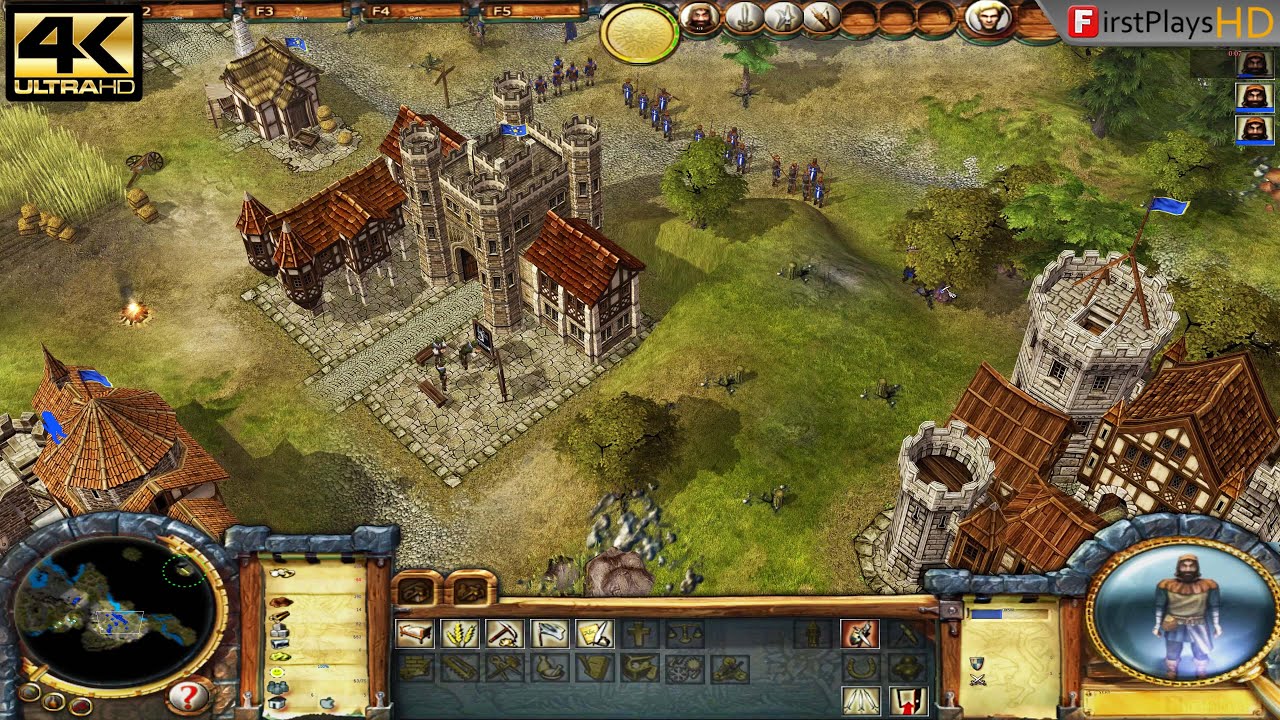1280x720 pixels.
Task: Toggle the leftmost round filter button under the minimap
Action: tap(30, 695)
